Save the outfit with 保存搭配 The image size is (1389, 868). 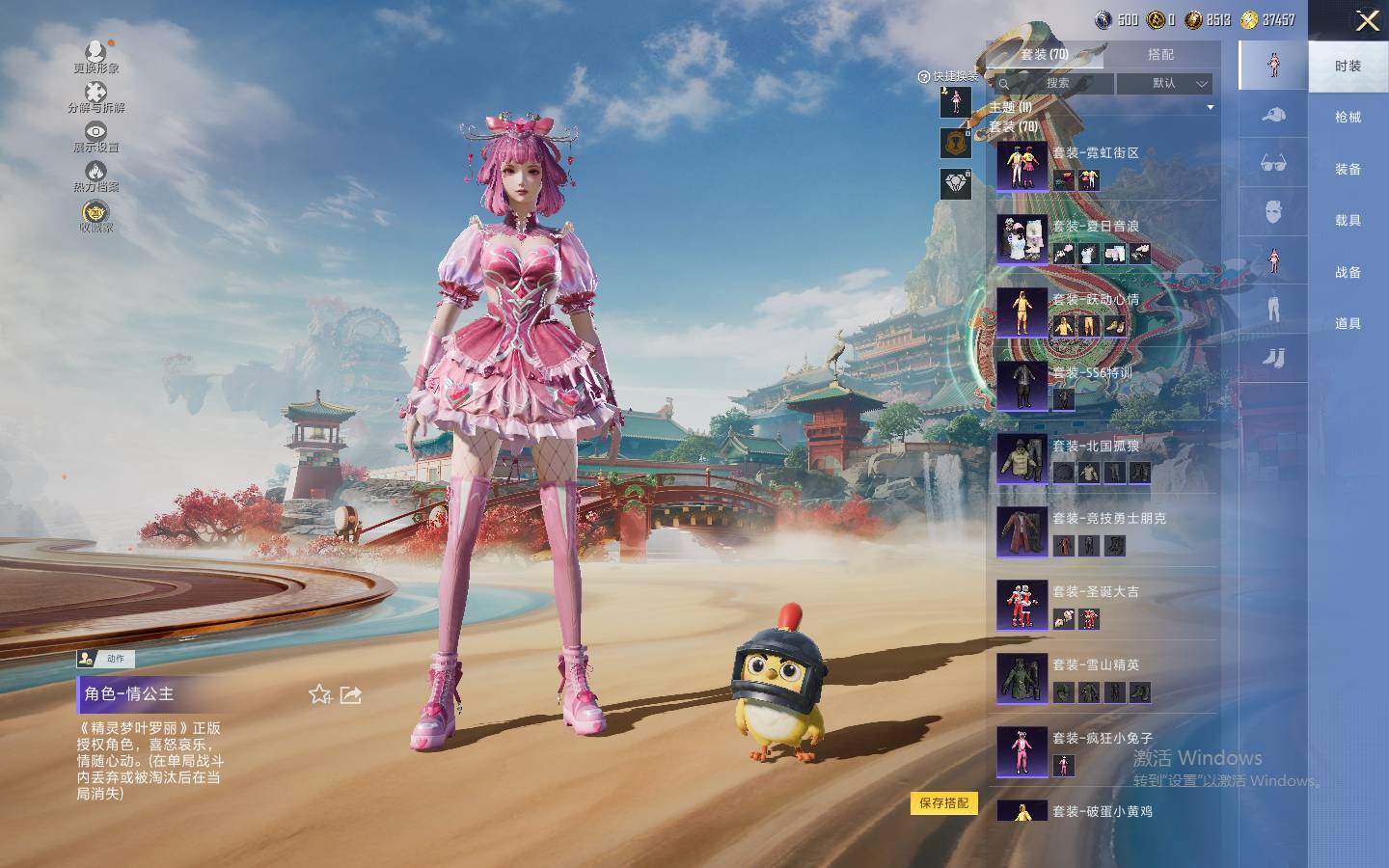tap(943, 803)
